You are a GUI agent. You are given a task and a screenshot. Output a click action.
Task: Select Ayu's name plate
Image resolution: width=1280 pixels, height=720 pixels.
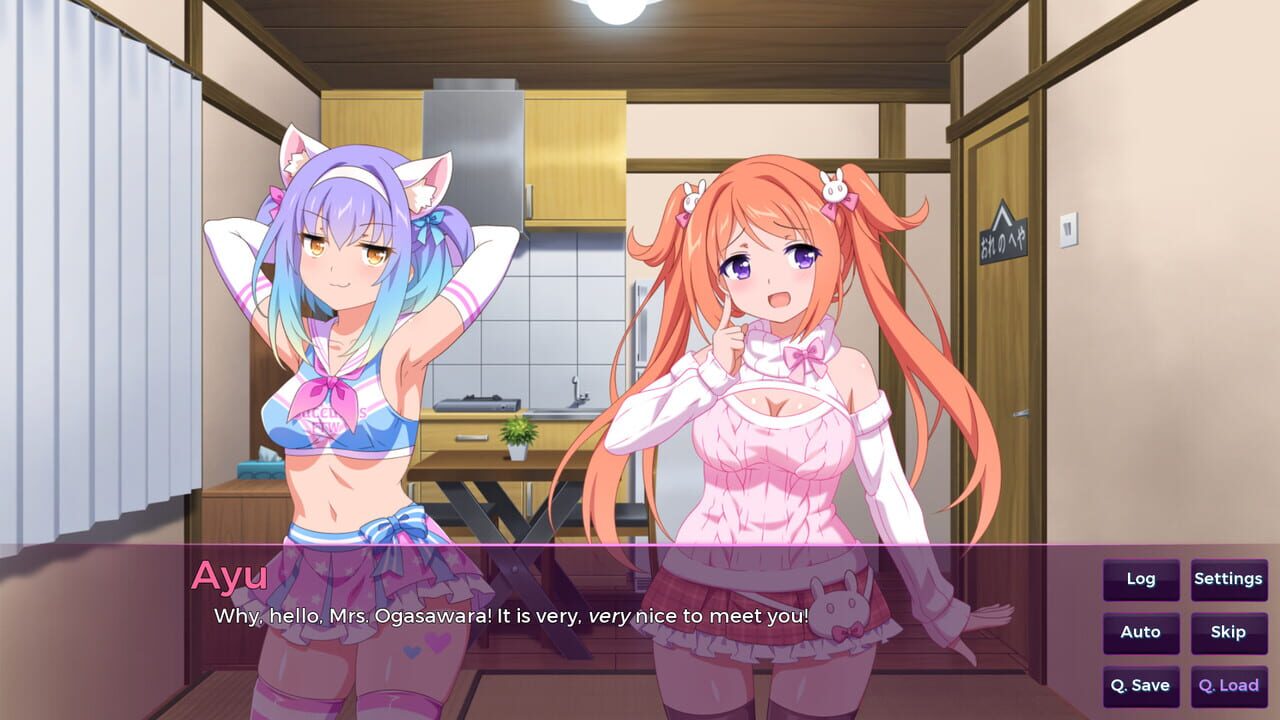230,576
